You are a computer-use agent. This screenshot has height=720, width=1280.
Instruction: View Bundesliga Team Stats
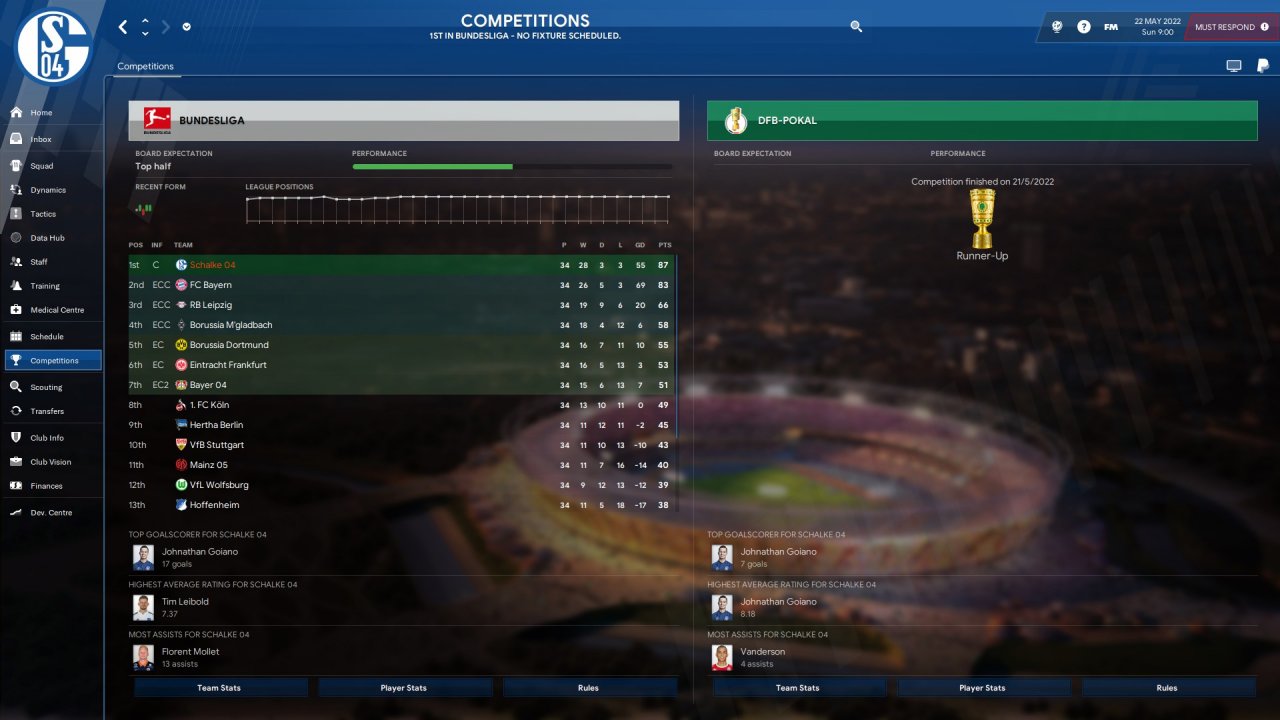[x=219, y=688]
